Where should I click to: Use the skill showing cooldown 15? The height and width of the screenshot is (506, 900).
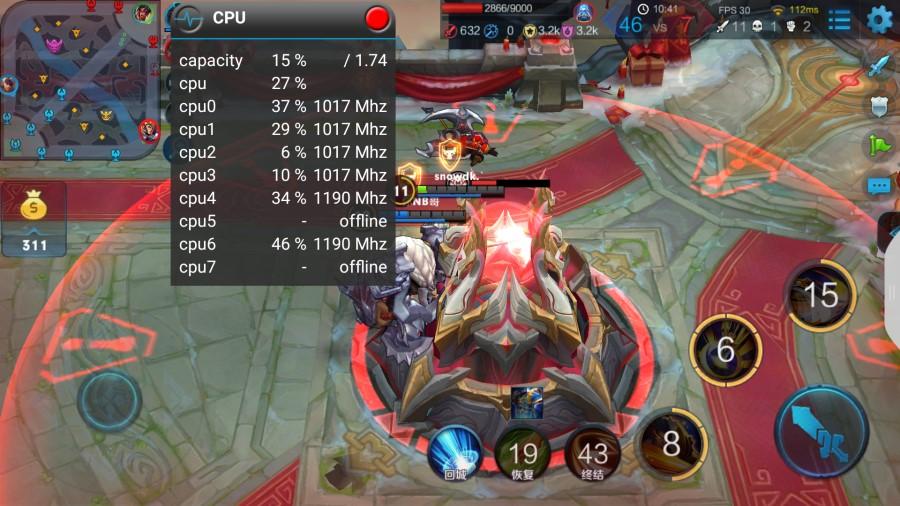click(x=820, y=295)
